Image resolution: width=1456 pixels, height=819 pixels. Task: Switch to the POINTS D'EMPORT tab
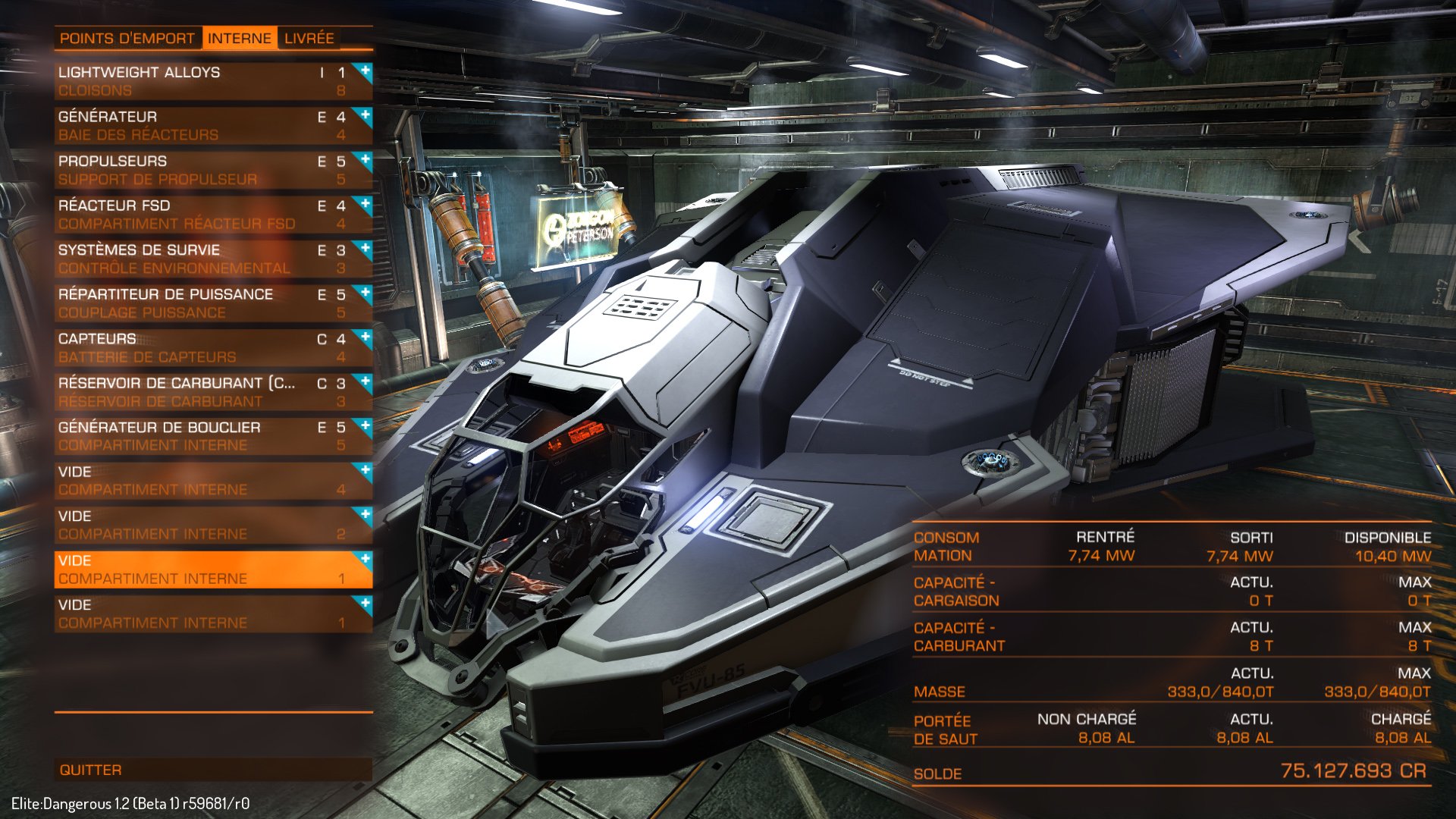click(127, 36)
